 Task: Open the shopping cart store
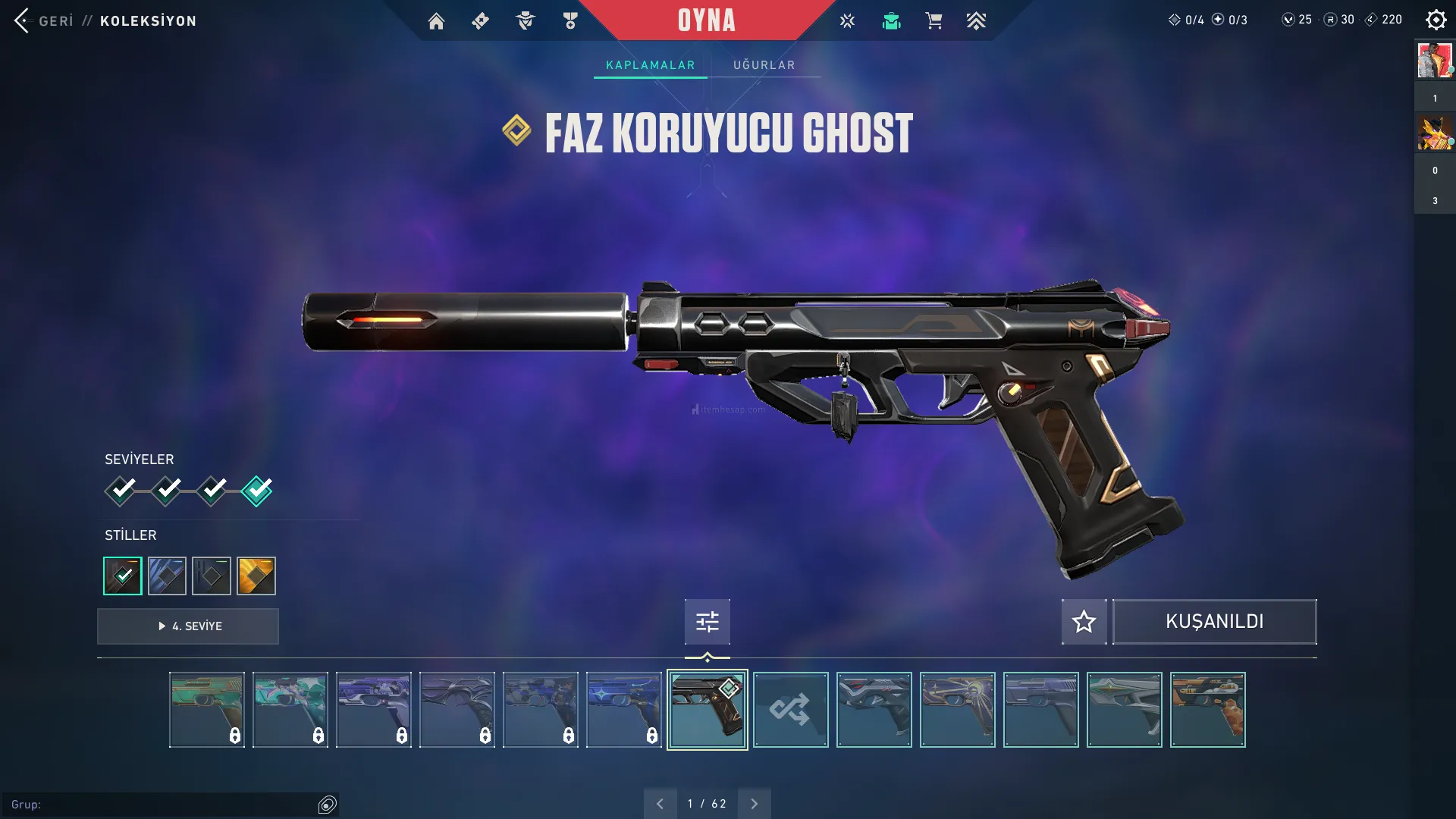(934, 21)
